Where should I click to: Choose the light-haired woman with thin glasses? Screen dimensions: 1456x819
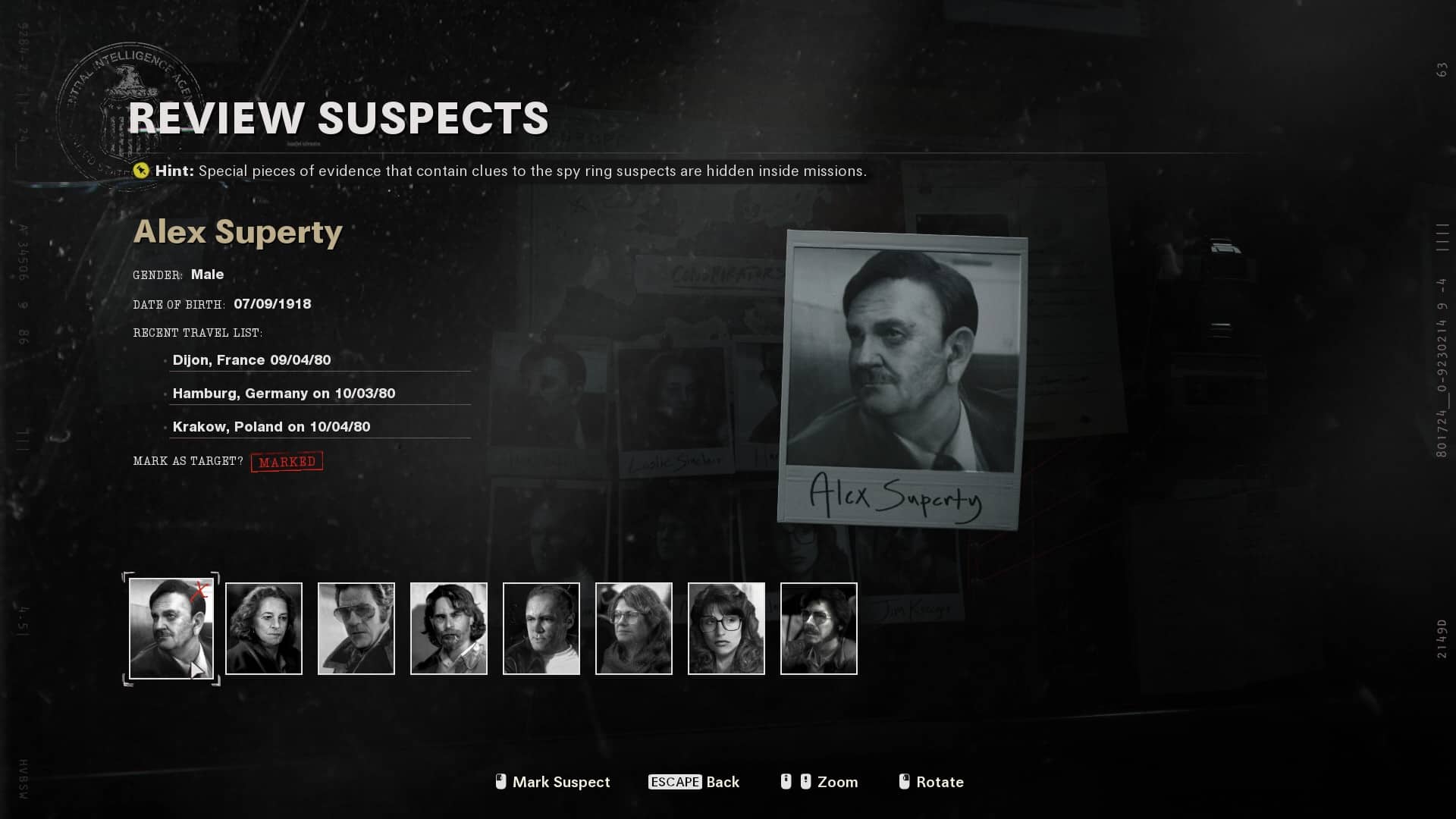[634, 629]
